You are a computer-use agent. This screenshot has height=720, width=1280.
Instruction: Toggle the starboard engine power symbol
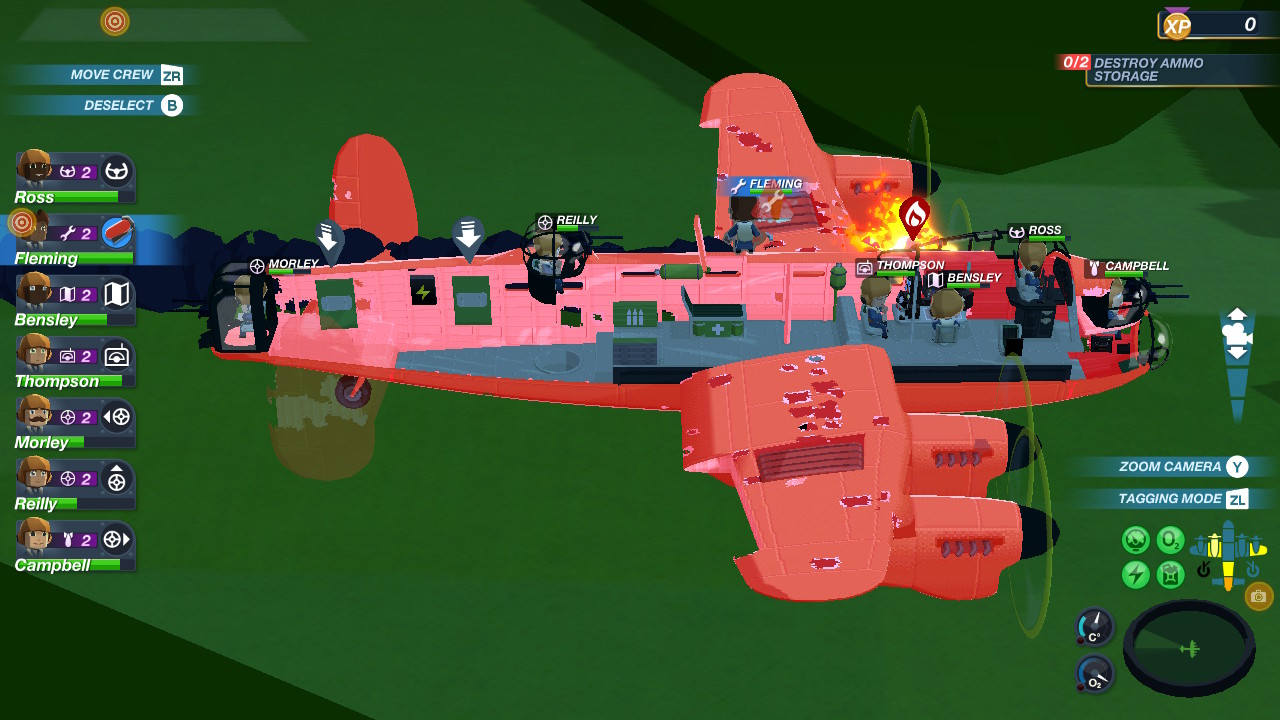click(1253, 569)
